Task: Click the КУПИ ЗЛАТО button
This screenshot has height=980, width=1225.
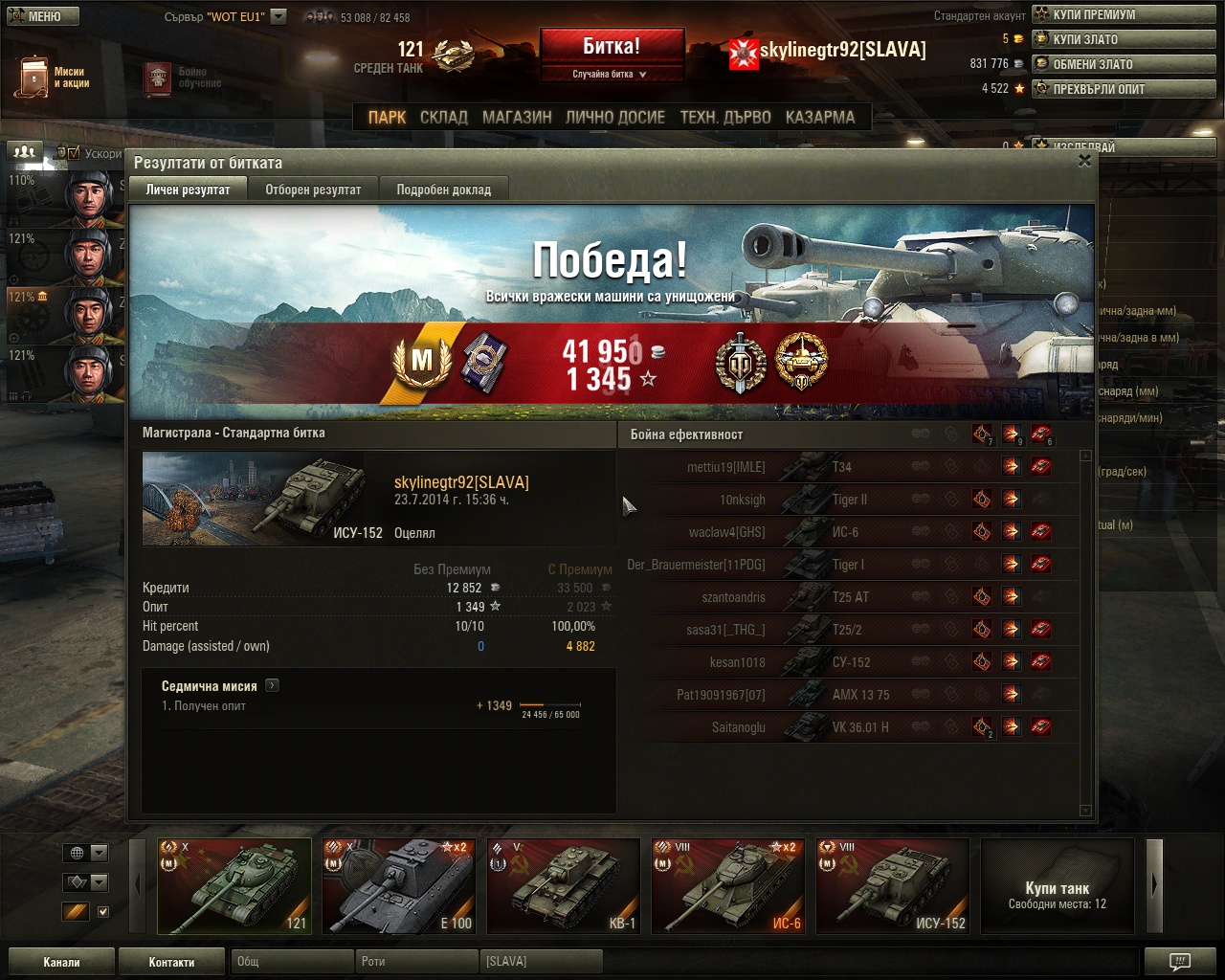Action: click(1124, 39)
